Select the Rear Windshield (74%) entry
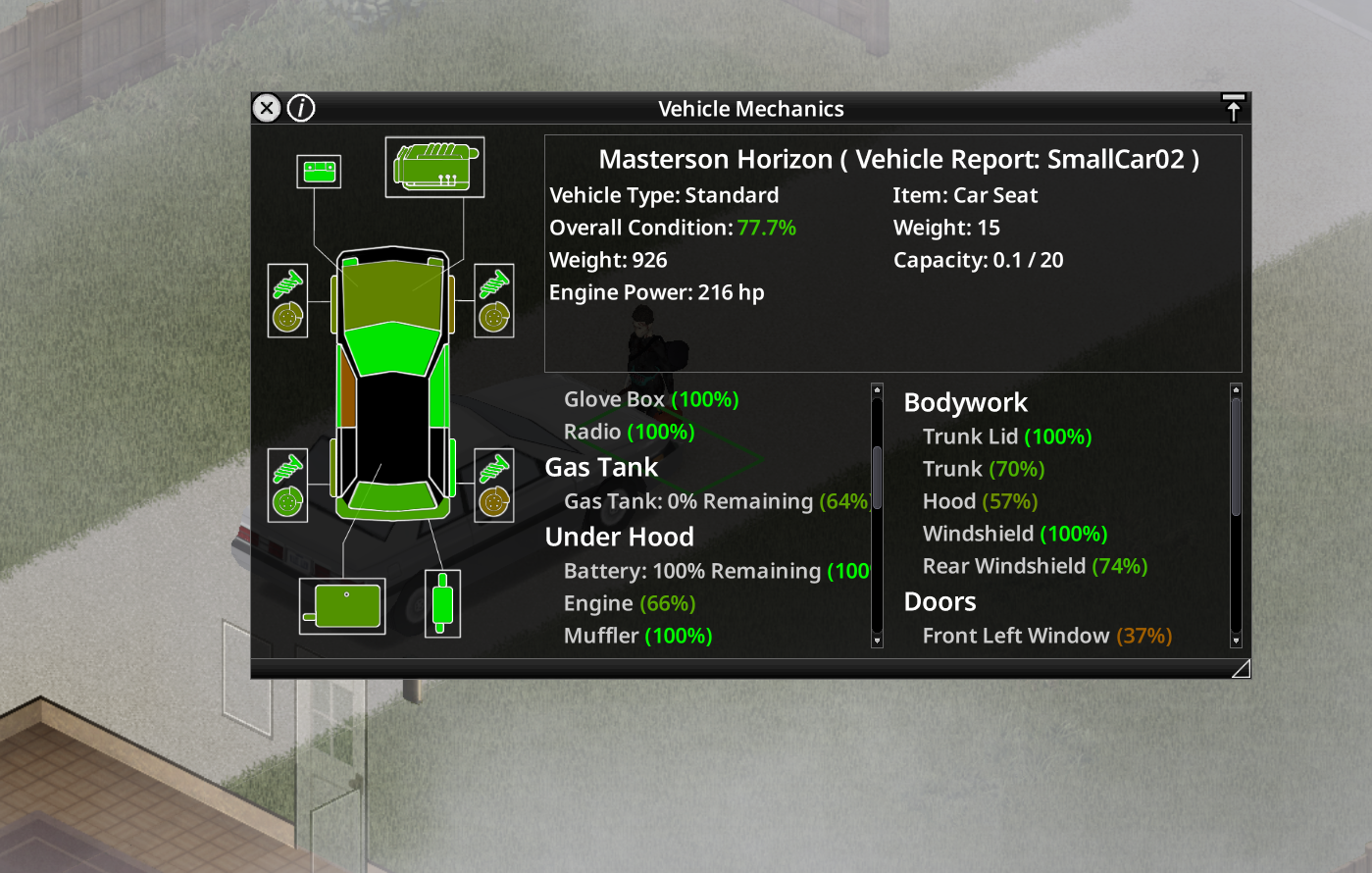The height and width of the screenshot is (873, 1372). pyautogui.click(x=1035, y=566)
